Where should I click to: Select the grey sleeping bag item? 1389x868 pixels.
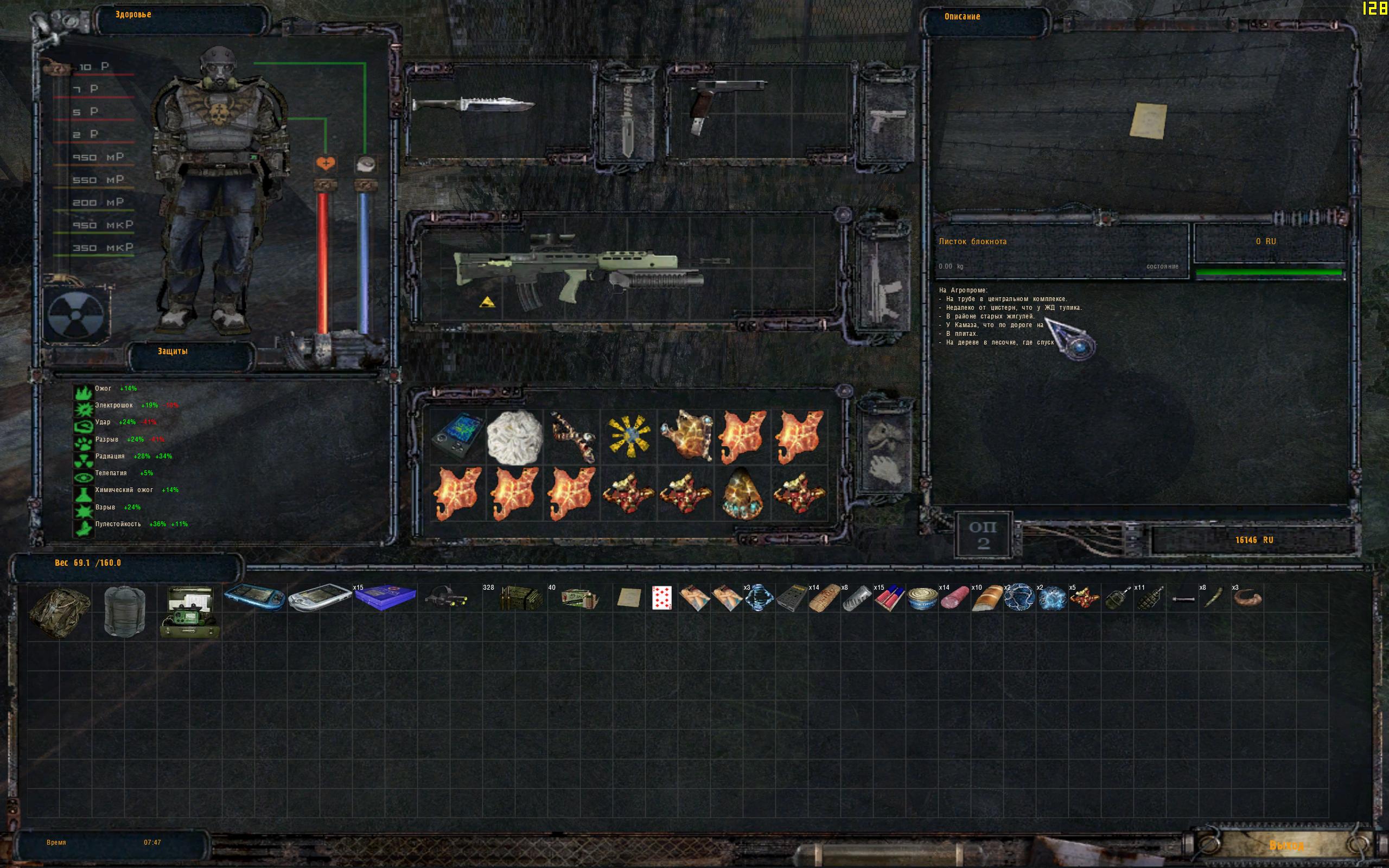point(124,611)
